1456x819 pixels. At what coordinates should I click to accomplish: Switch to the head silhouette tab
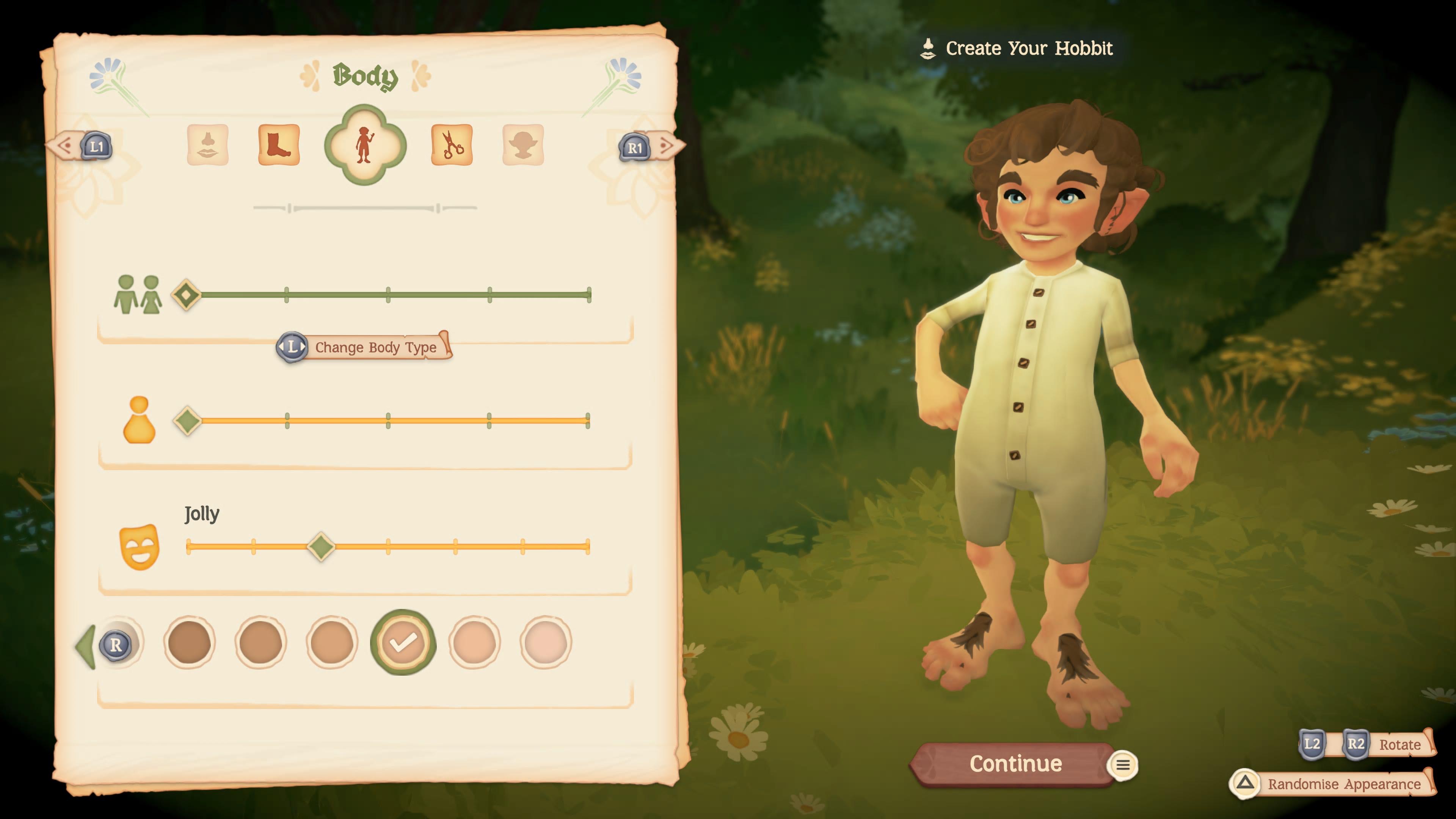pos(523,145)
